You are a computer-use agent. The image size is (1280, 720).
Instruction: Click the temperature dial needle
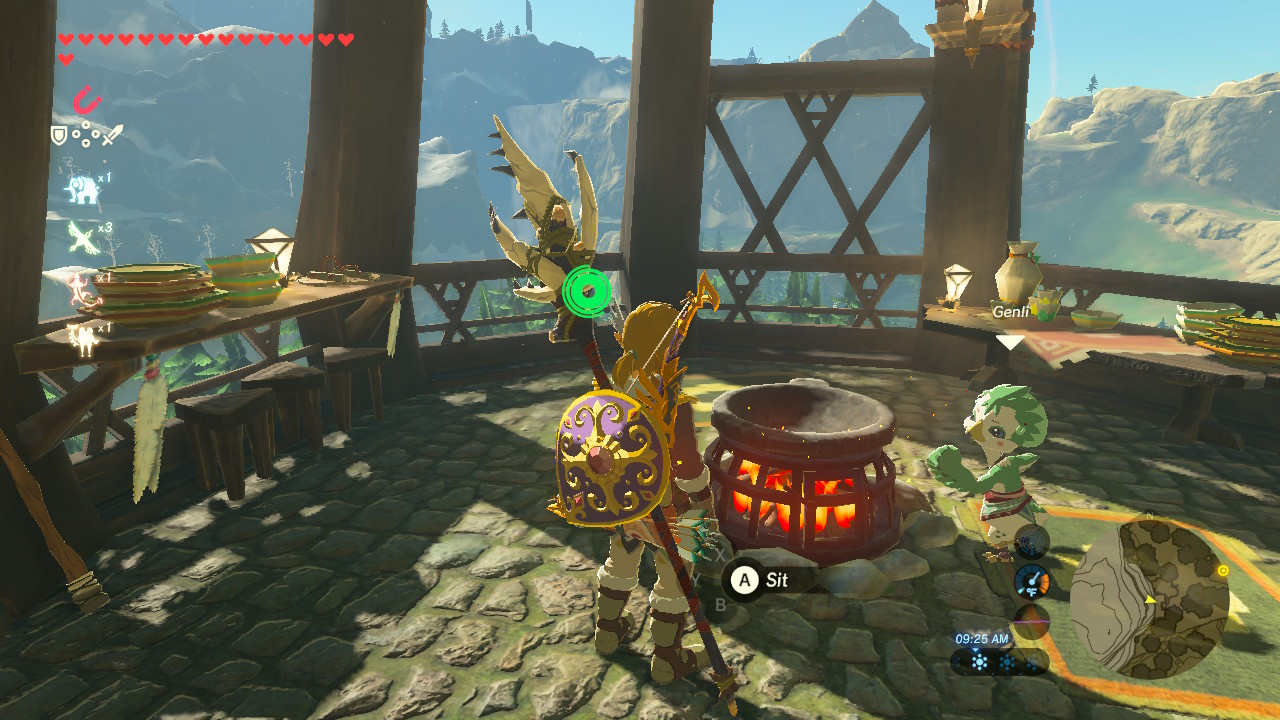[x=1036, y=578]
